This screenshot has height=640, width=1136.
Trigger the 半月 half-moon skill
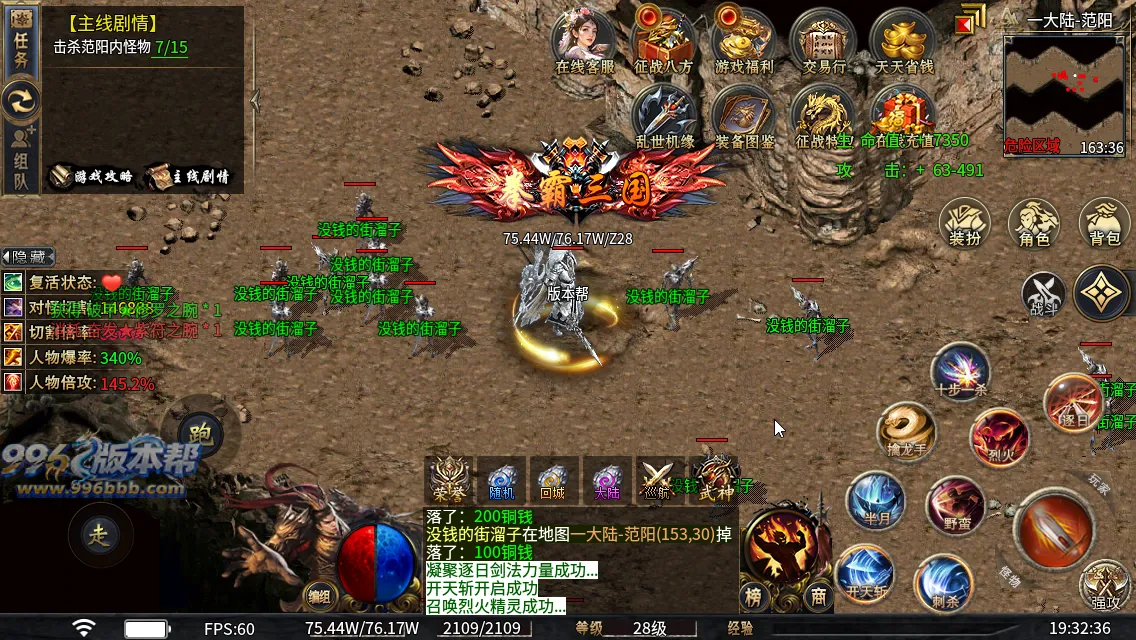coord(875,501)
